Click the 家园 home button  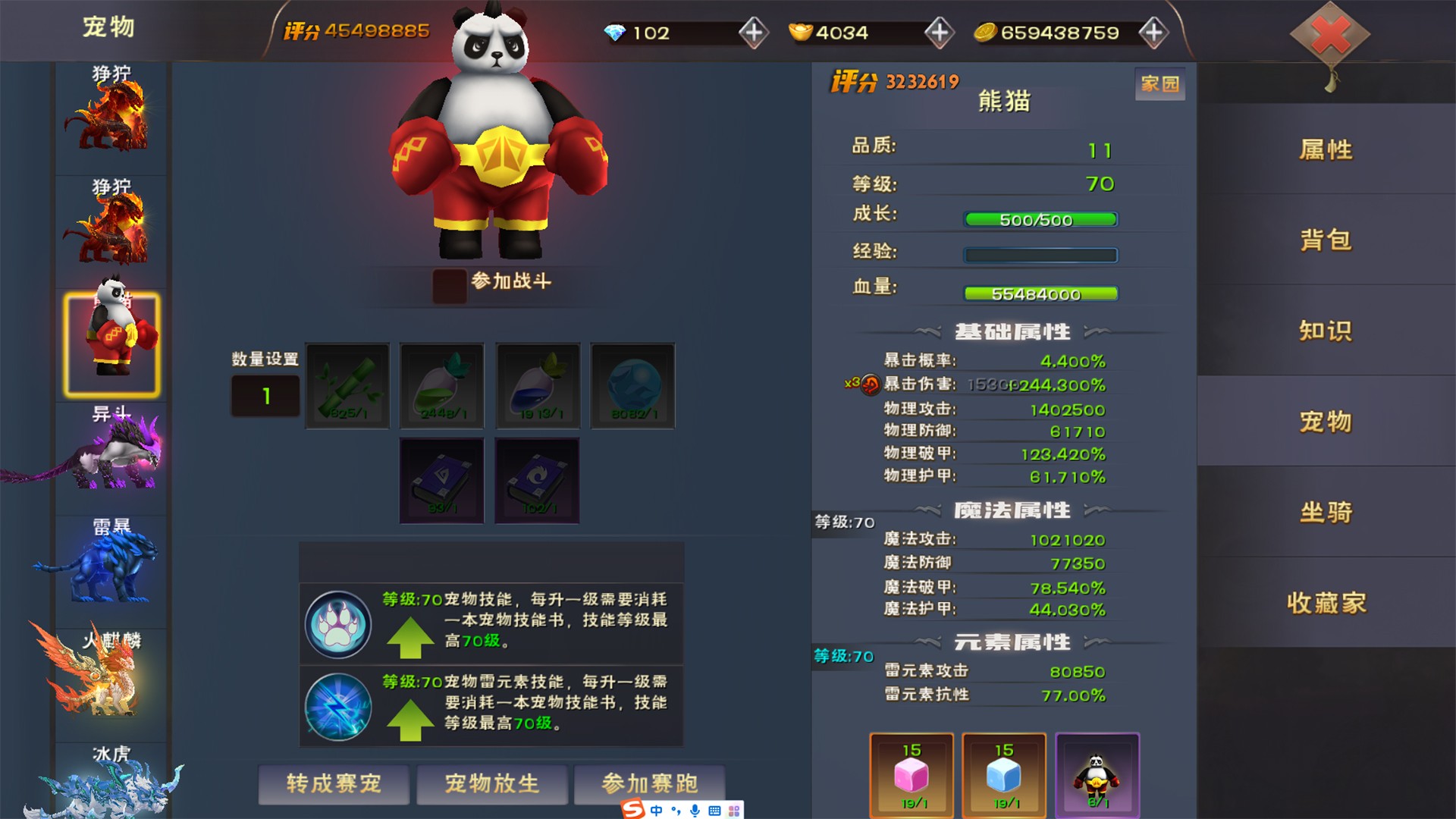pos(1159,83)
